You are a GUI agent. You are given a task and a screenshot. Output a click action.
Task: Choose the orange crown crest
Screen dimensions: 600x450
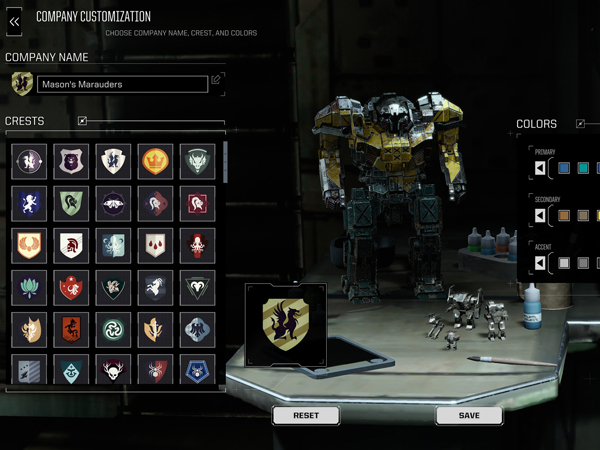coord(156,161)
